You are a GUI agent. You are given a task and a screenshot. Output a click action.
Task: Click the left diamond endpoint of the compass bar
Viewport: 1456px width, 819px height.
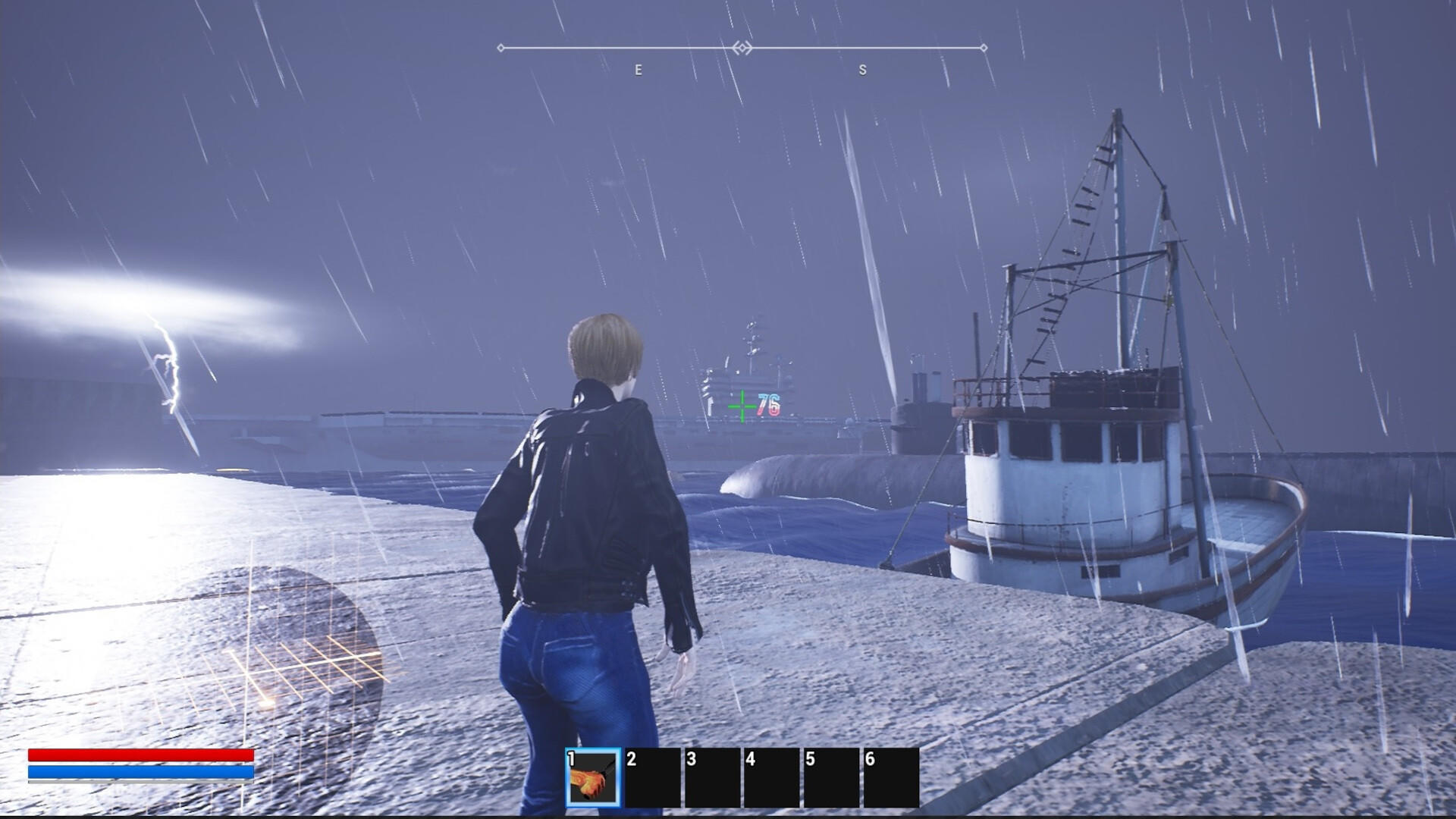pos(500,47)
